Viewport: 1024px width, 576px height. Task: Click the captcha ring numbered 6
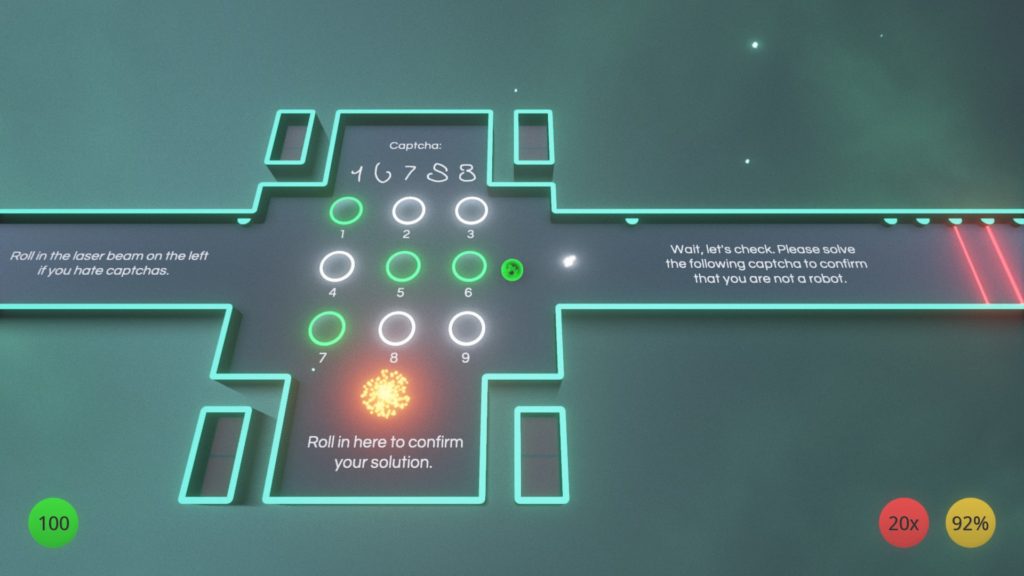point(469,267)
